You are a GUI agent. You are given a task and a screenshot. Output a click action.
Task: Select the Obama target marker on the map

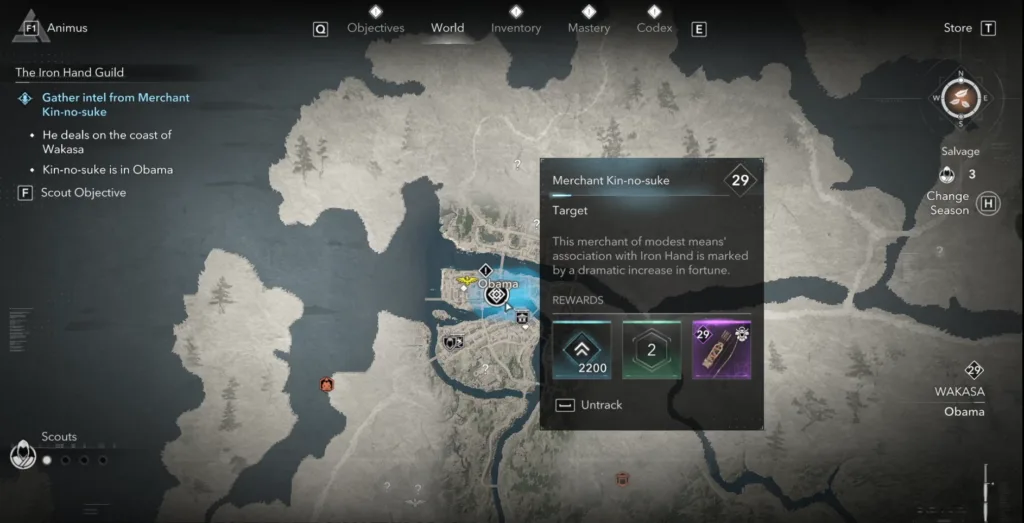click(494, 295)
